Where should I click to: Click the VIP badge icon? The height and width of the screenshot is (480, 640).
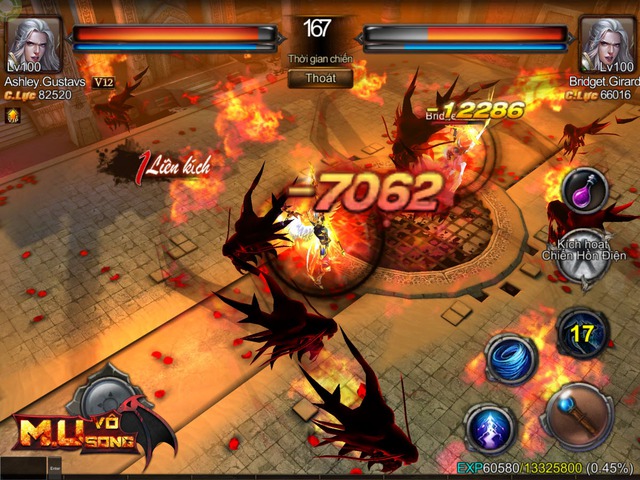pyautogui.click(x=102, y=81)
